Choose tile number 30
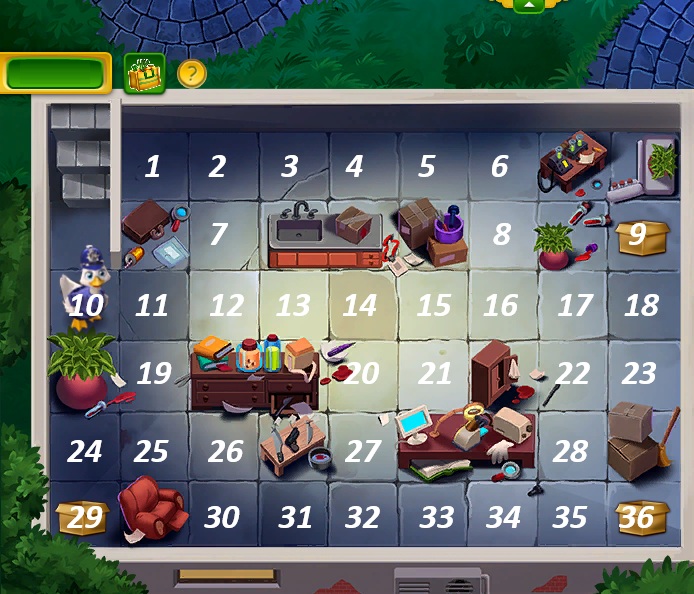 pos(222,517)
